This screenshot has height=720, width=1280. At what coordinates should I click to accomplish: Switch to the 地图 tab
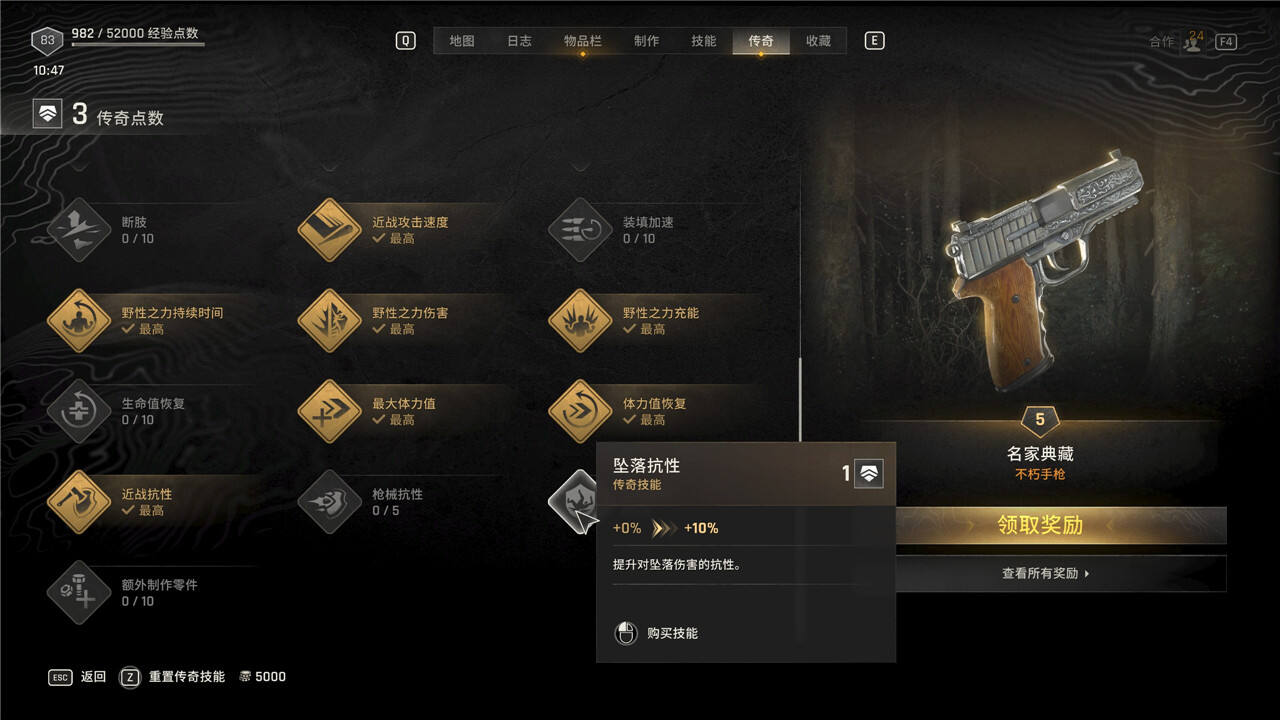coord(461,41)
